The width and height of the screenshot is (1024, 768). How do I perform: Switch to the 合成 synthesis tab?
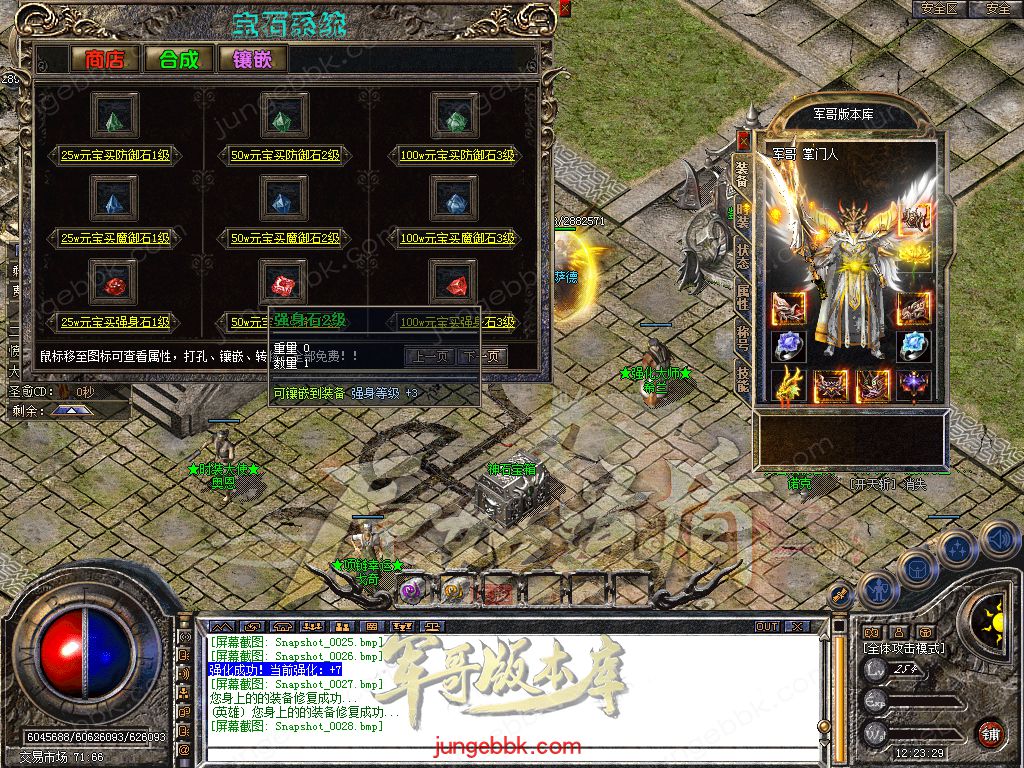[x=178, y=59]
